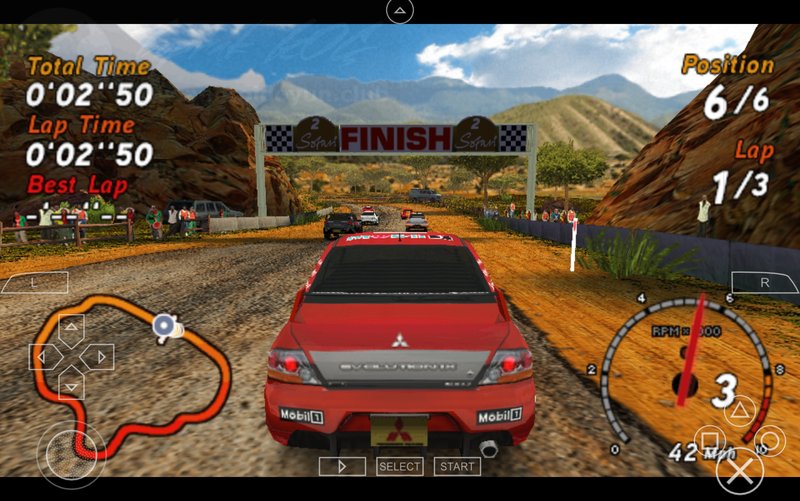
Task: Click the SELECT button
Action: coord(399,466)
